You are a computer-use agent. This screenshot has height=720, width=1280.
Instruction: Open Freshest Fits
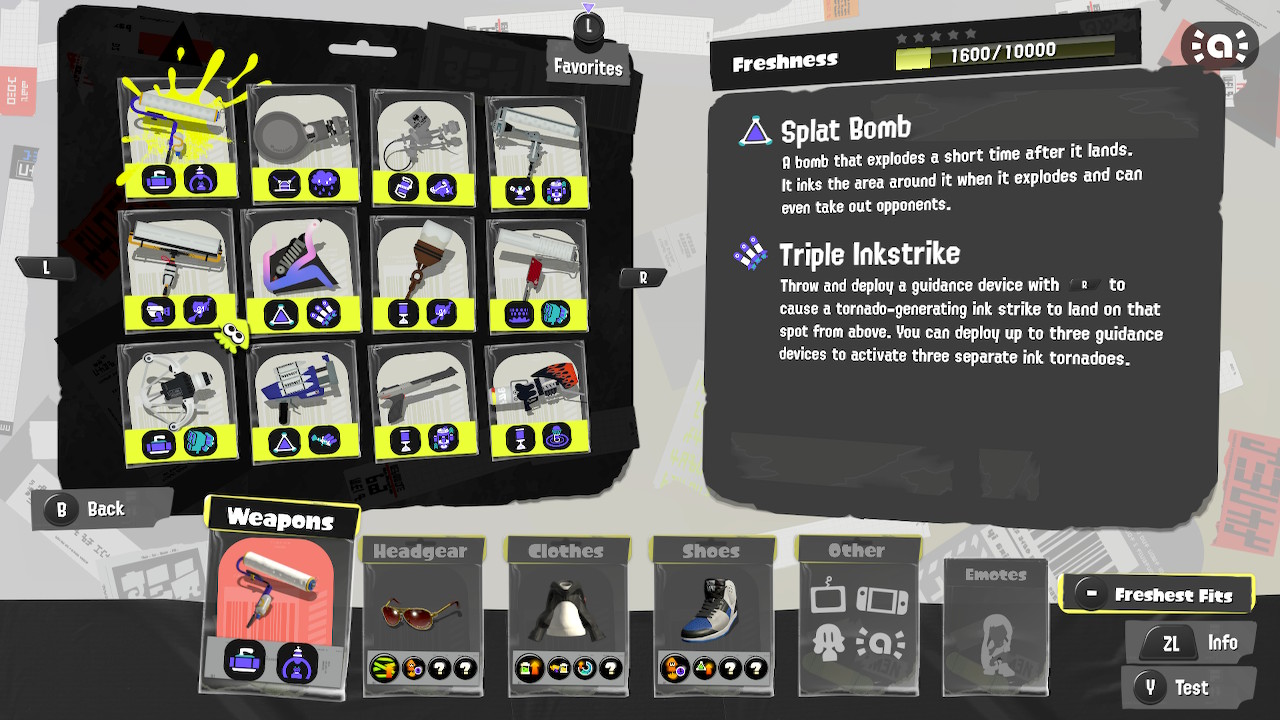[1157, 593]
